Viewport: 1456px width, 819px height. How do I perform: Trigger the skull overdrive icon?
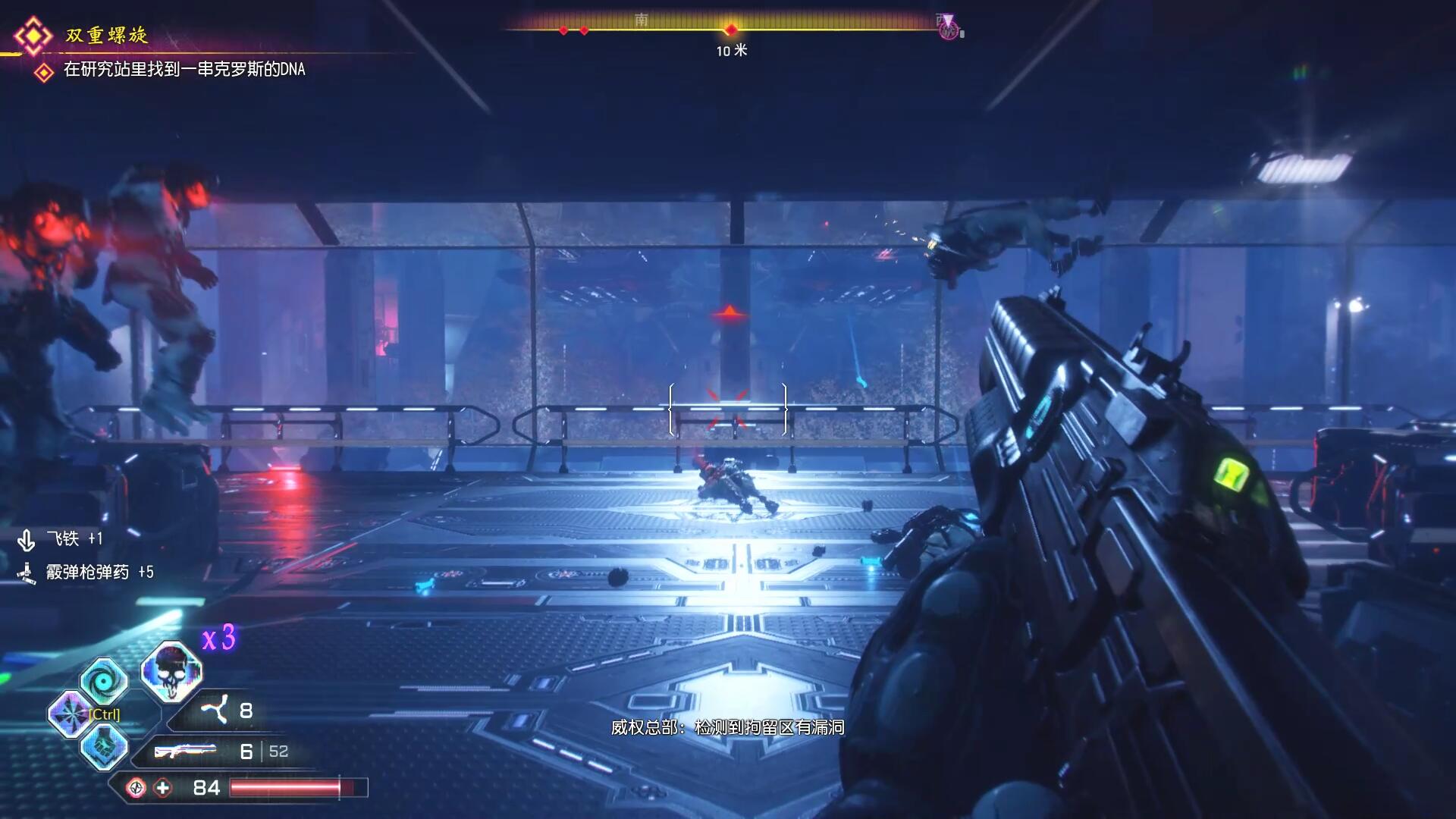[171, 671]
